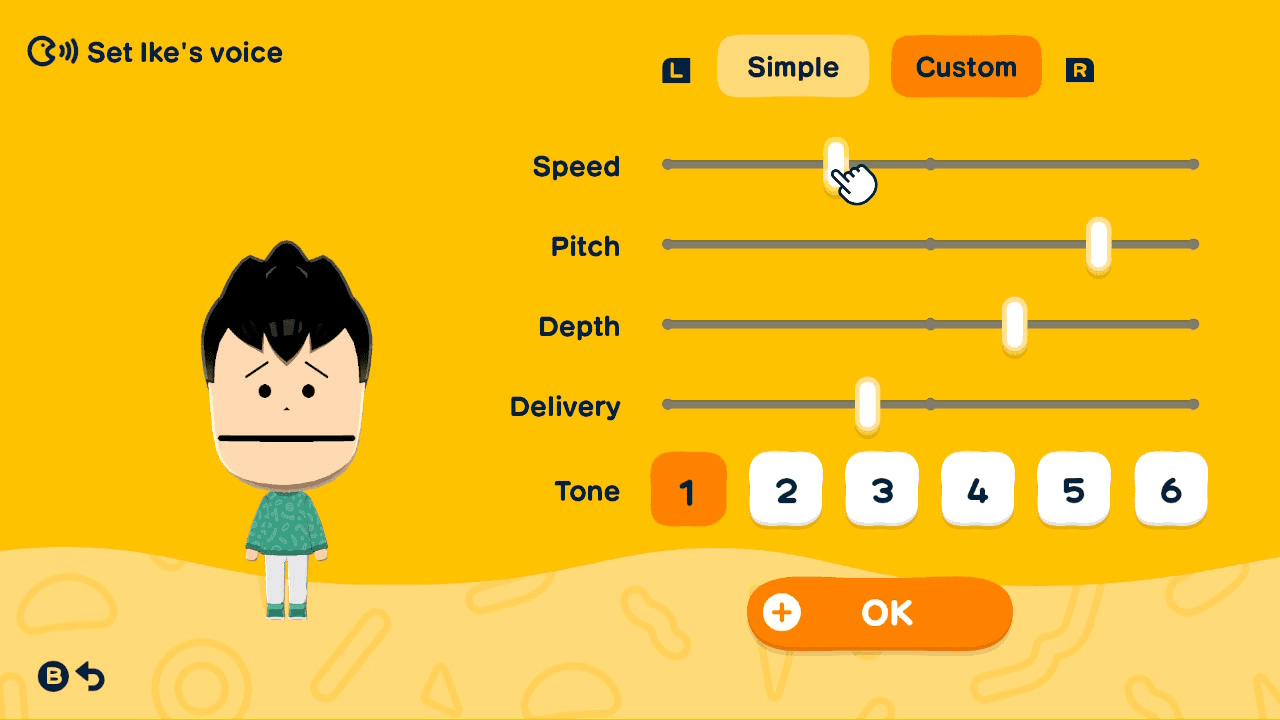Screen dimensions: 1280x720
Task: Switch to the Simple tab
Action: (793, 66)
